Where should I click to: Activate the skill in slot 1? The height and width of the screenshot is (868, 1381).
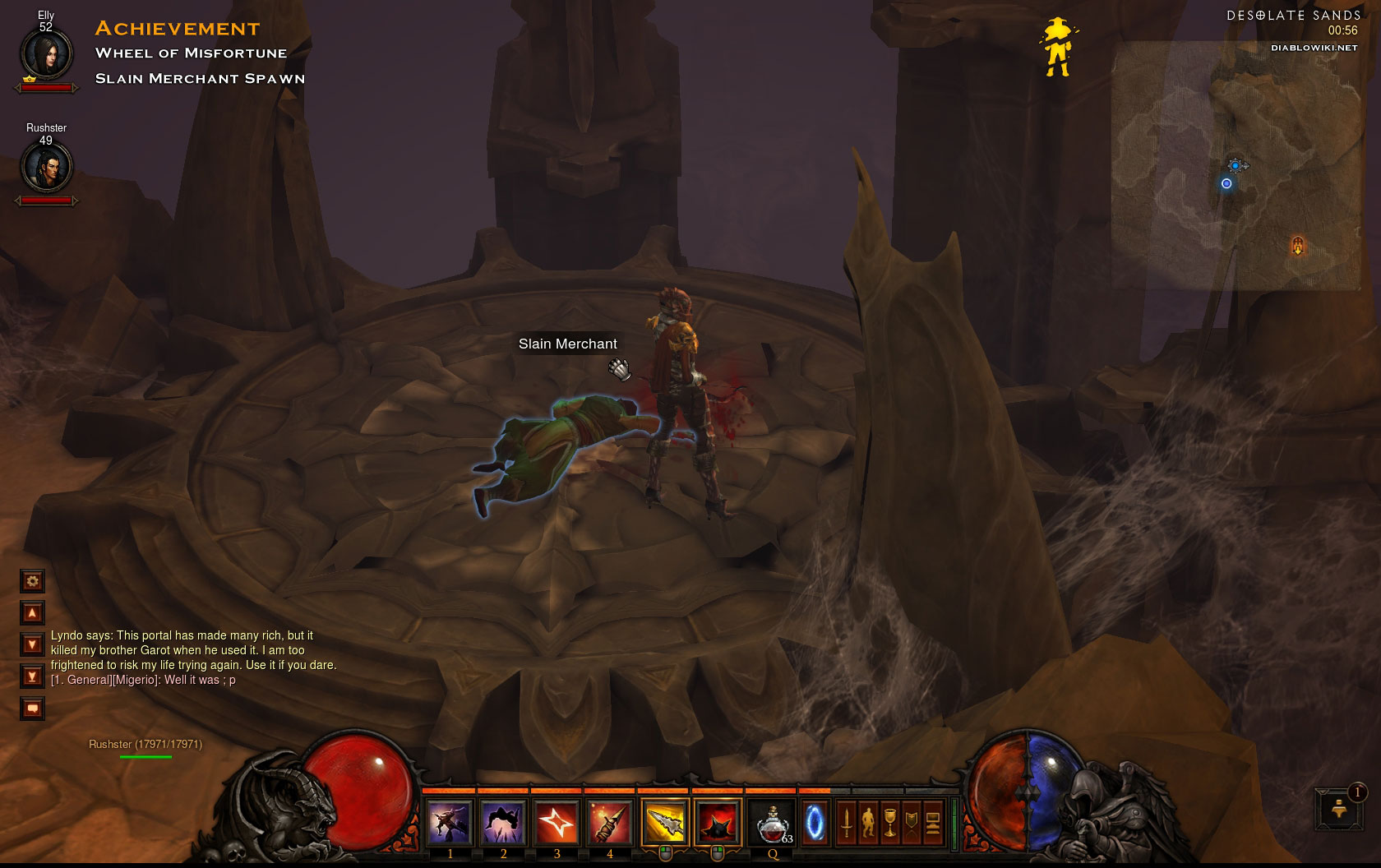click(450, 822)
